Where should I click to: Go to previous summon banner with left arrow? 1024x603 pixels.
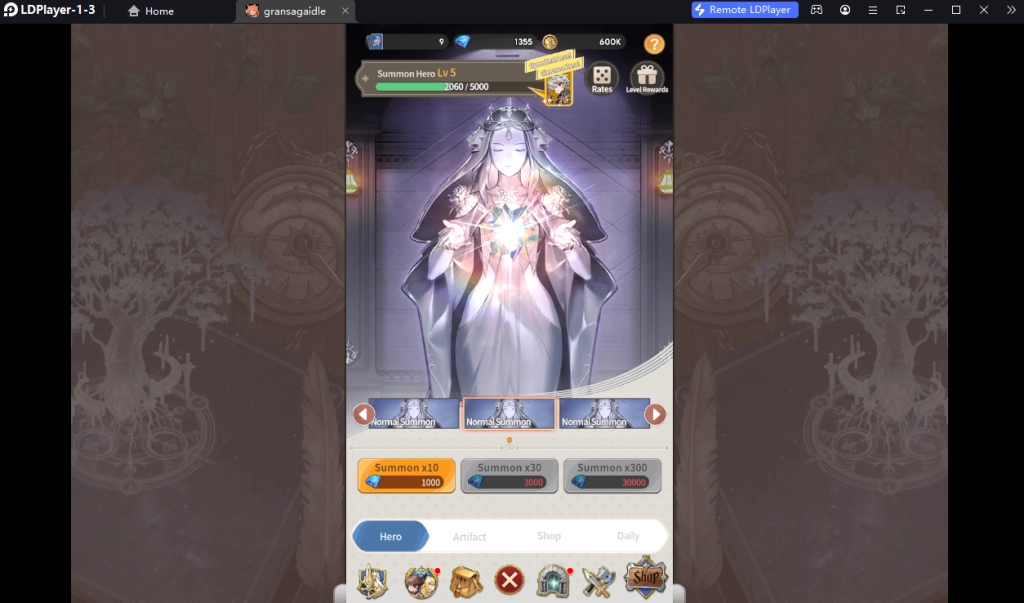(x=364, y=414)
